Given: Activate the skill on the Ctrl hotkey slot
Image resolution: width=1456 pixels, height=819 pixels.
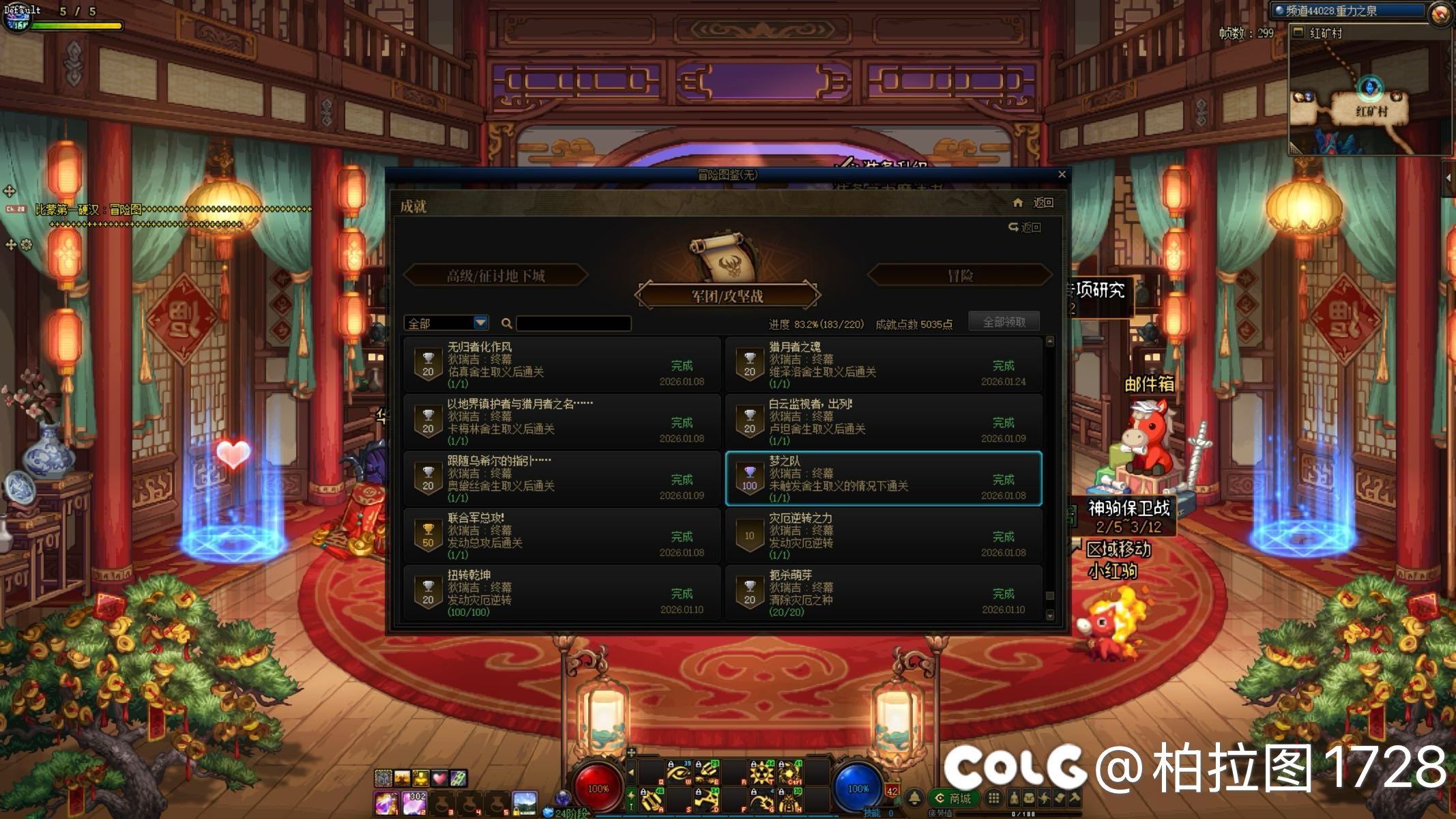Looking at the screenshot, I should (x=790, y=773).
